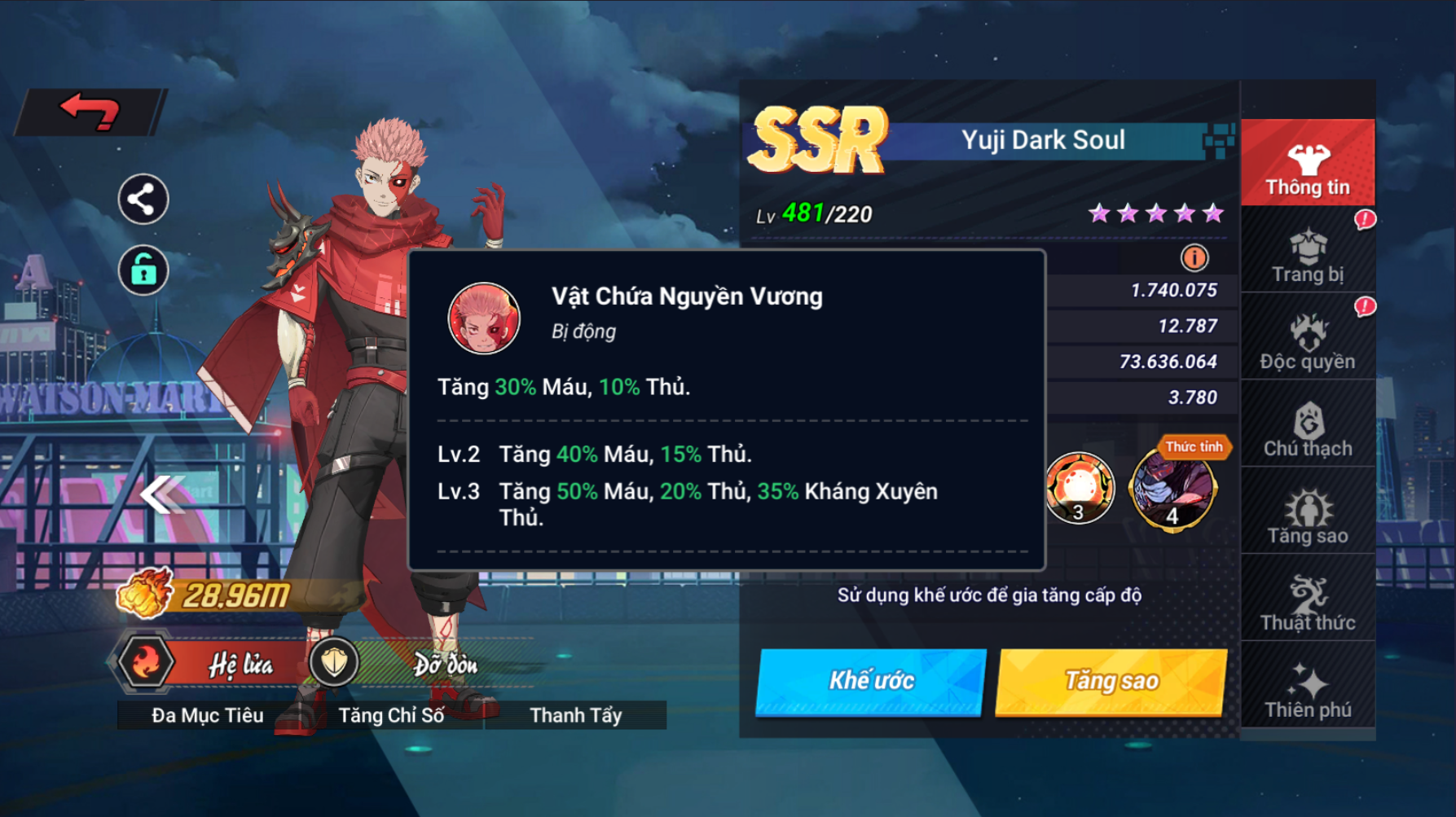Select the Thức tỉnh skill icon
Screen dimensions: 1456x817
click(1173, 488)
